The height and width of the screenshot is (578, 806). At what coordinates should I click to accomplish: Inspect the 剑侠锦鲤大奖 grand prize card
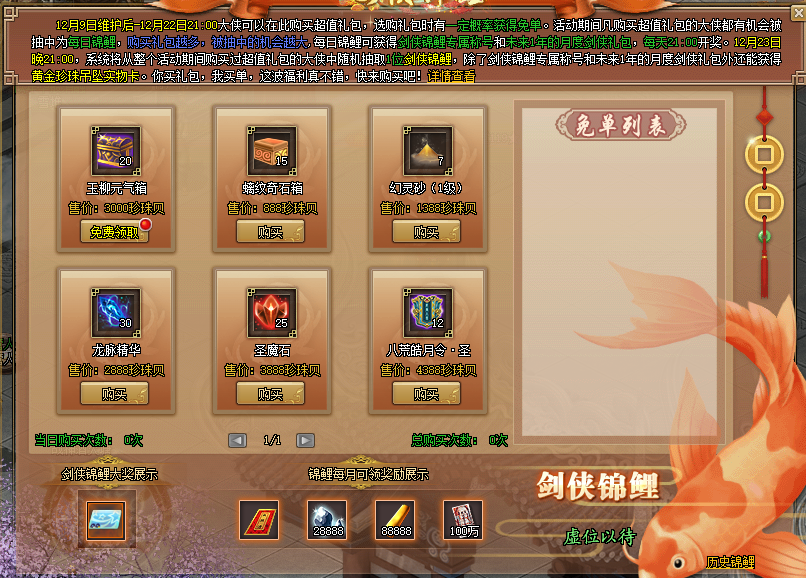point(105,520)
